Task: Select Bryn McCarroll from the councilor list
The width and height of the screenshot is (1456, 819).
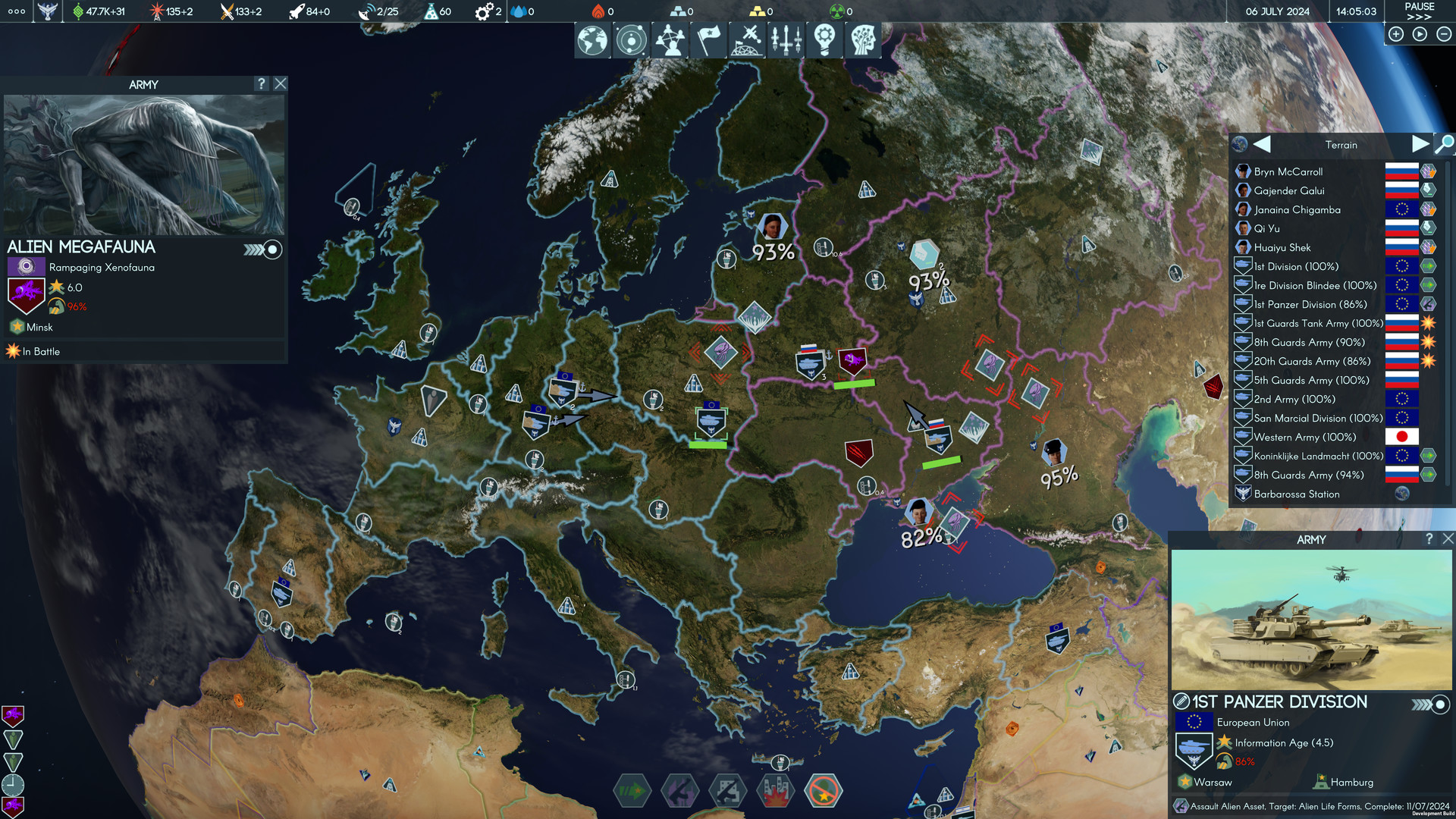Action: tap(1288, 171)
